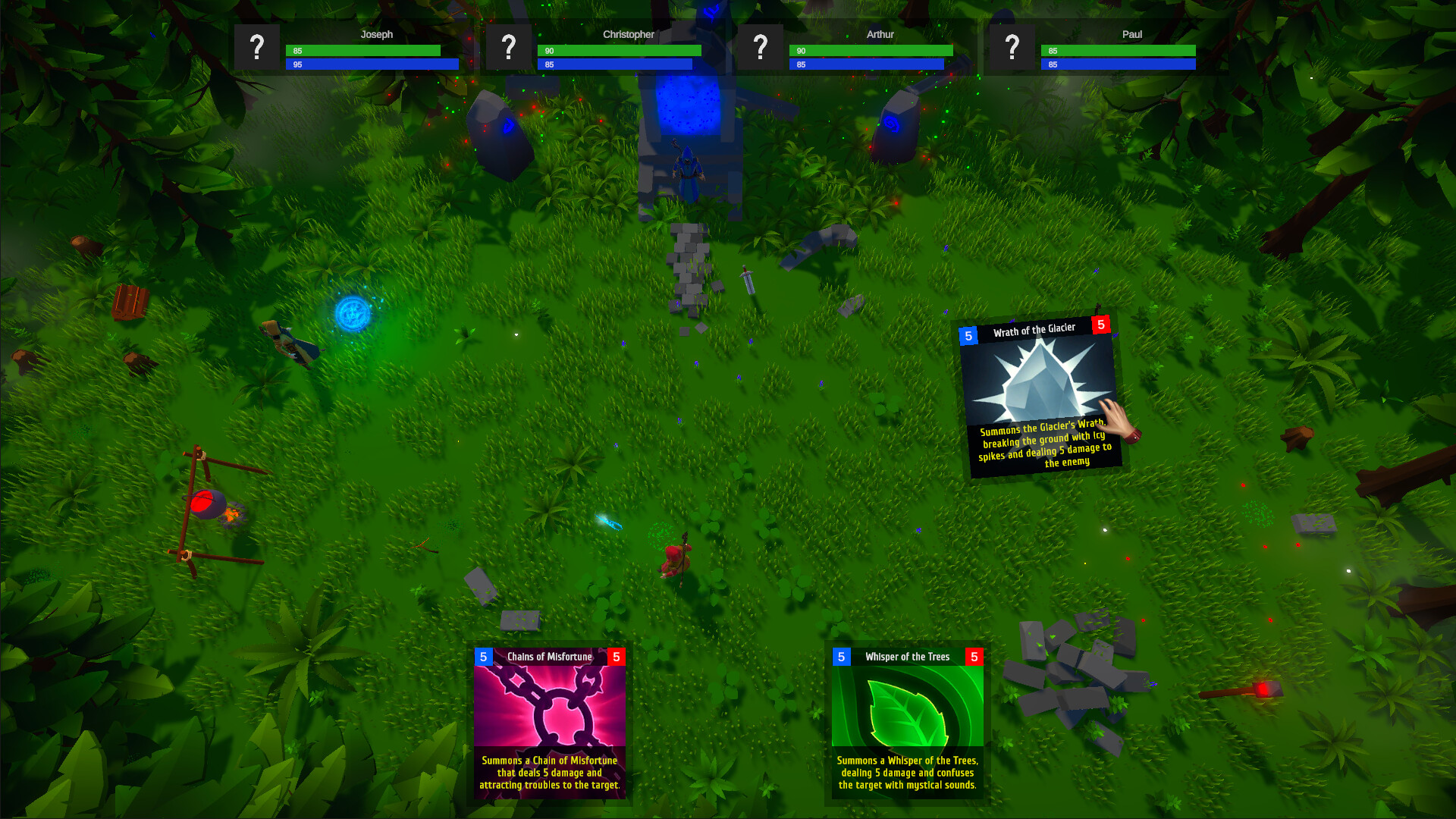Click the red damage badge on Wrath of the Glacier
This screenshot has width=1456, height=819.
[1102, 326]
